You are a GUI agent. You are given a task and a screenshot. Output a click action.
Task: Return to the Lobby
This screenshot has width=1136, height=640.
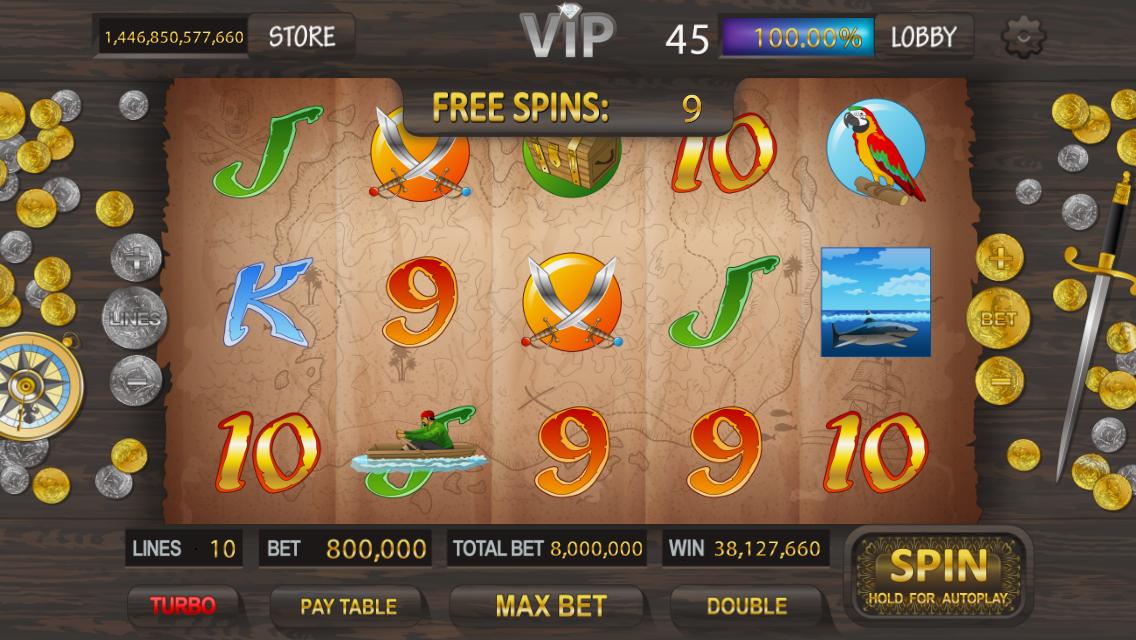[x=923, y=37]
